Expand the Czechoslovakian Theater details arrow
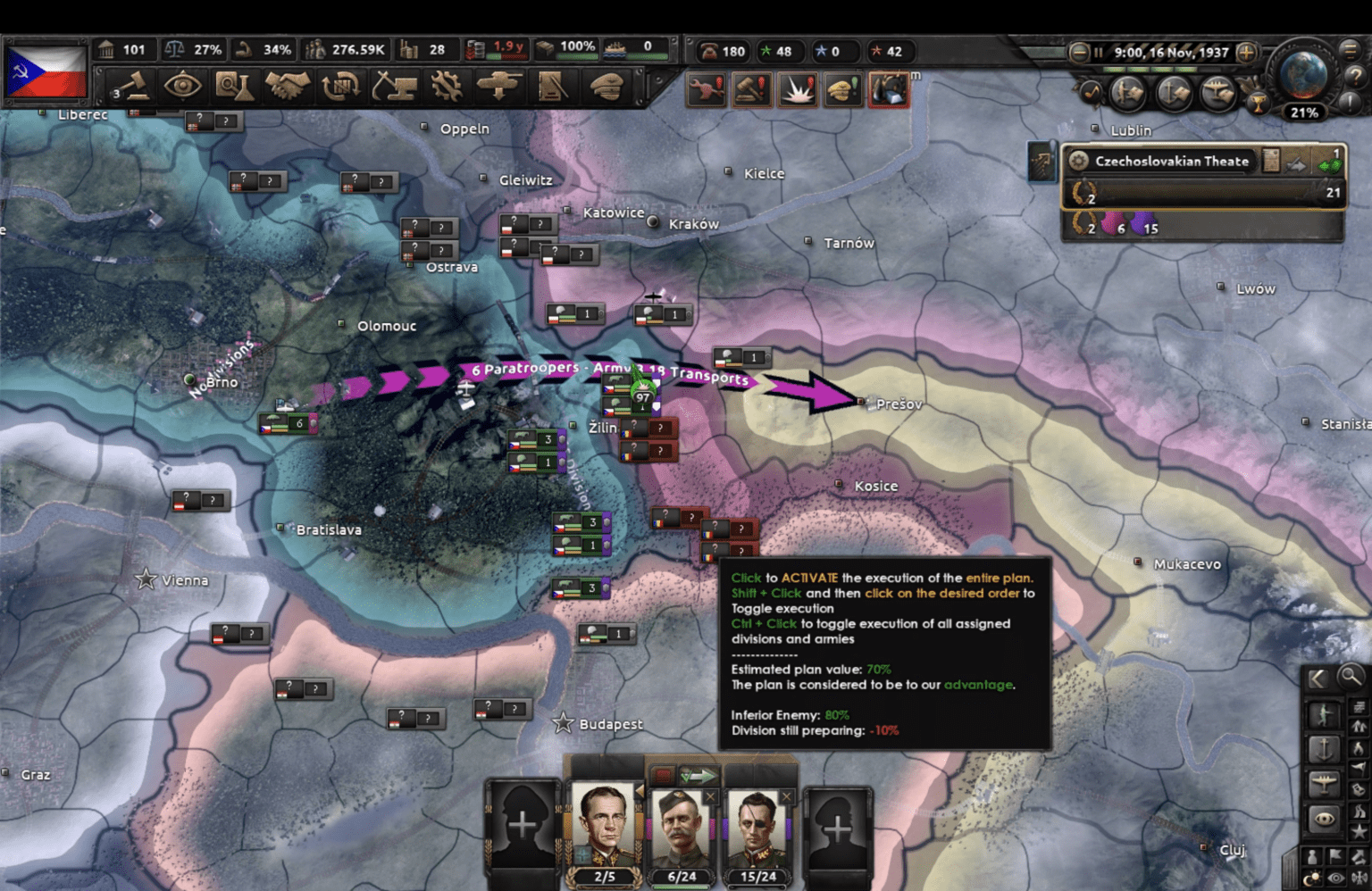 click(1296, 164)
